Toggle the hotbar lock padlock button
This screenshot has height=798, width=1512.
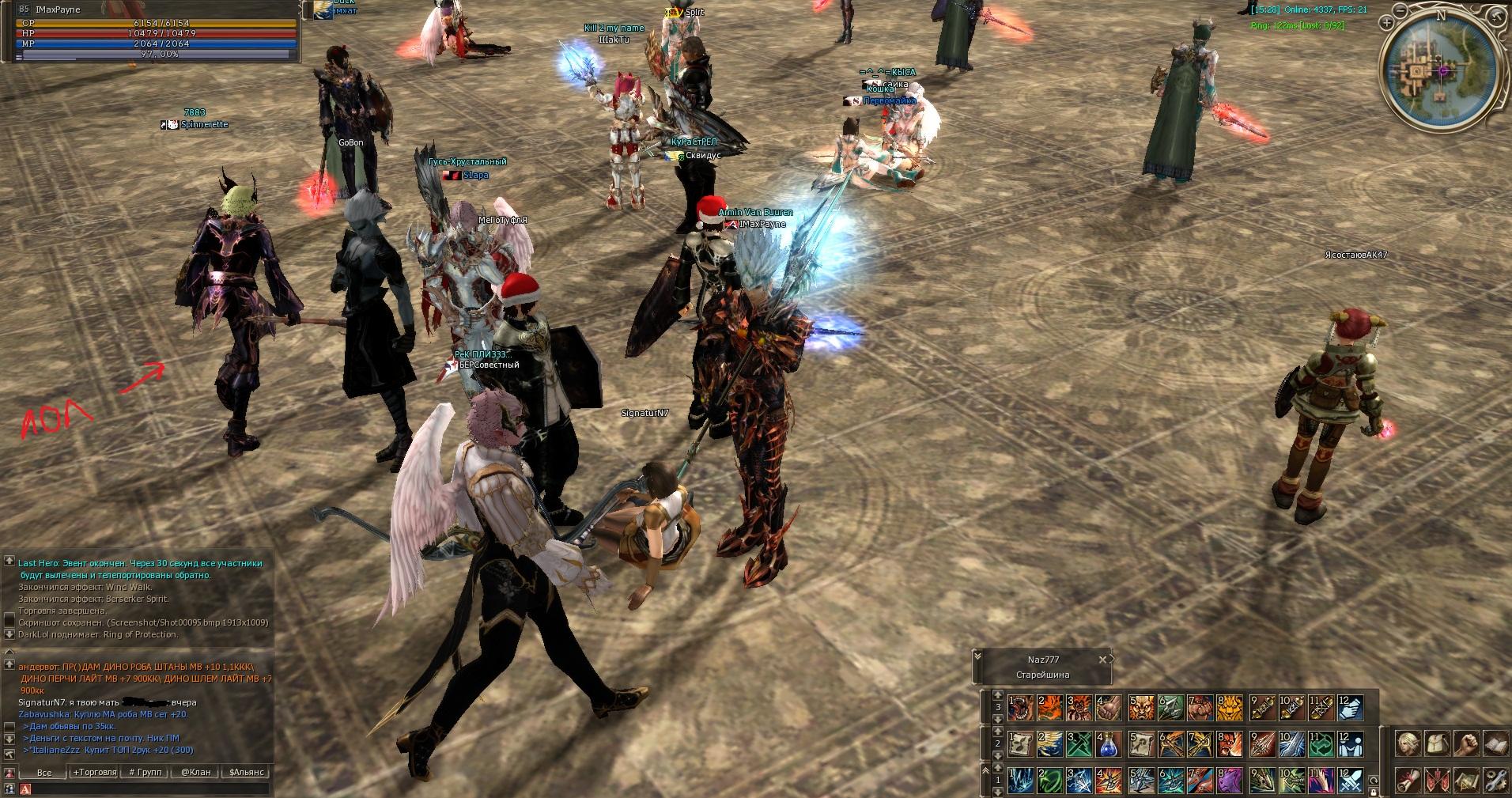tap(1374, 791)
